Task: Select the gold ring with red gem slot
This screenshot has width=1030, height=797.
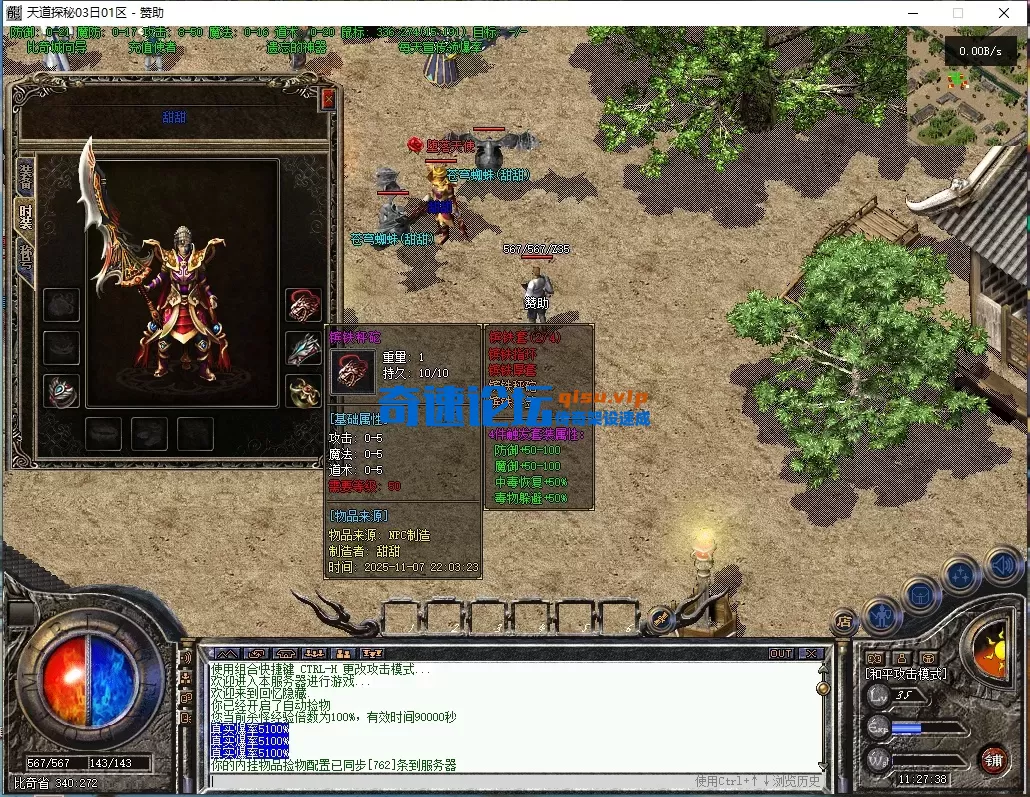Action: coord(303,391)
